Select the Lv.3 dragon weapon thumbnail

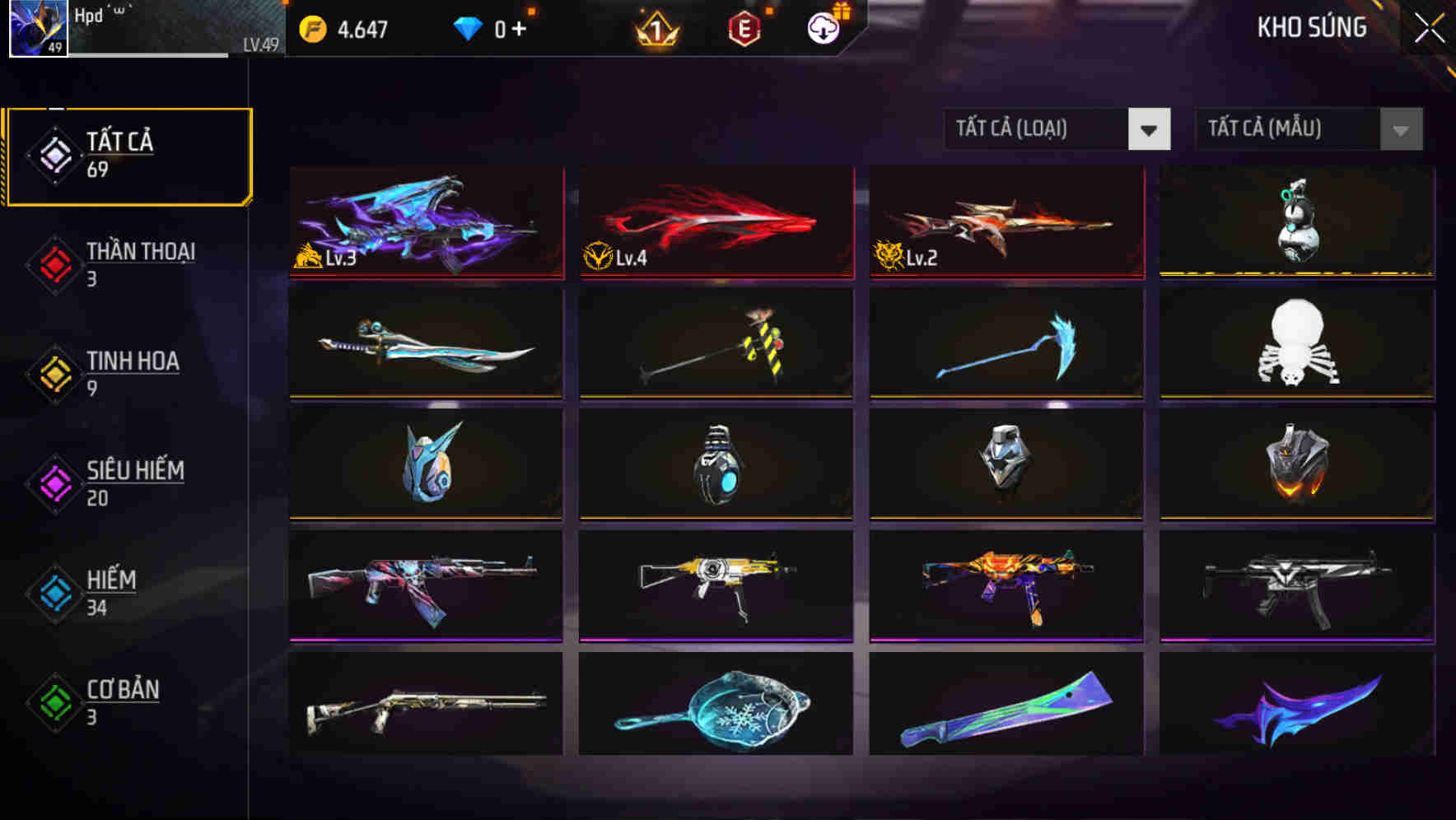(x=425, y=222)
